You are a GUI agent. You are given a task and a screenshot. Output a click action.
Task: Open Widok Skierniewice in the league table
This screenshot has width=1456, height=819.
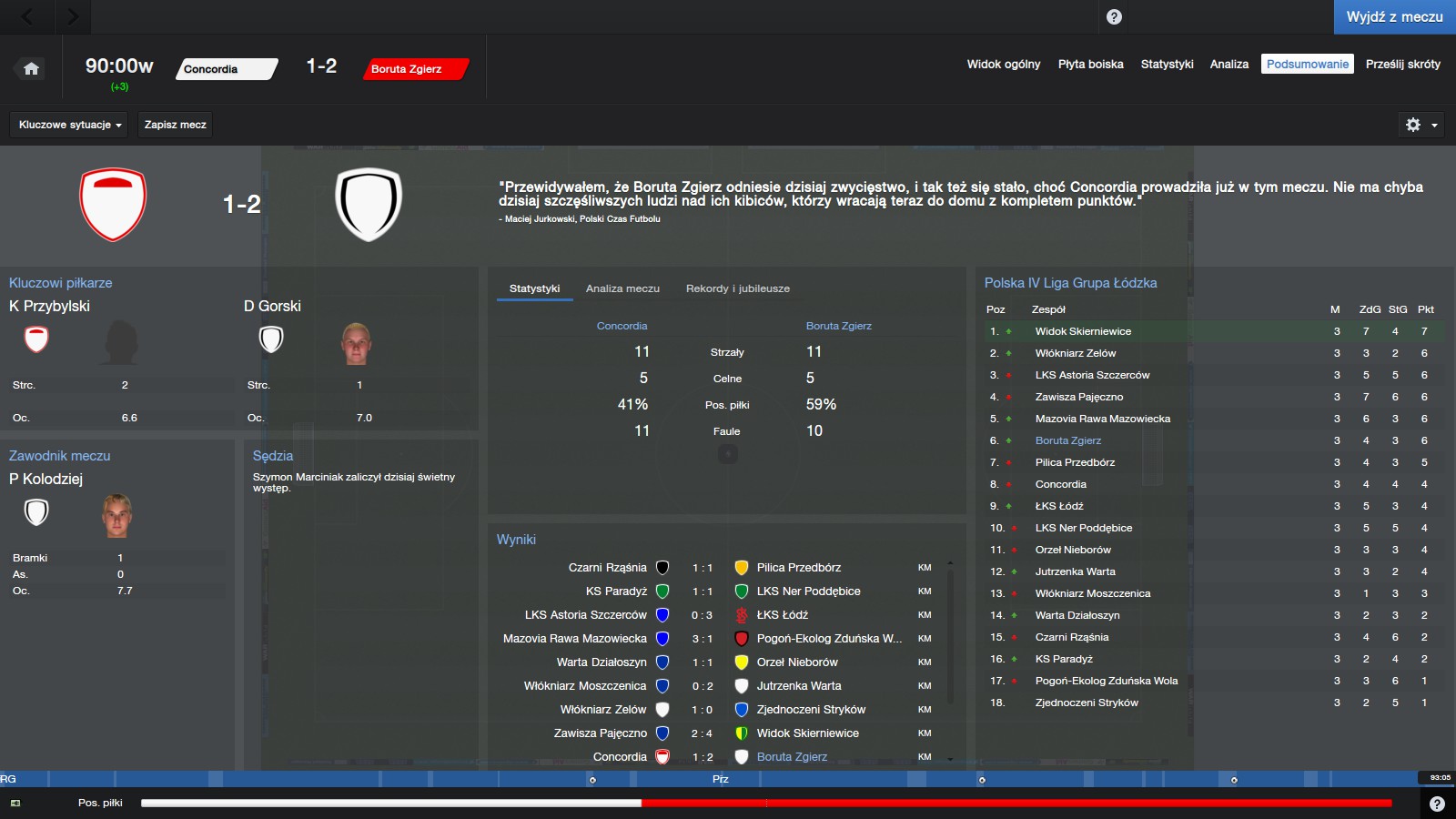click(1083, 331)
